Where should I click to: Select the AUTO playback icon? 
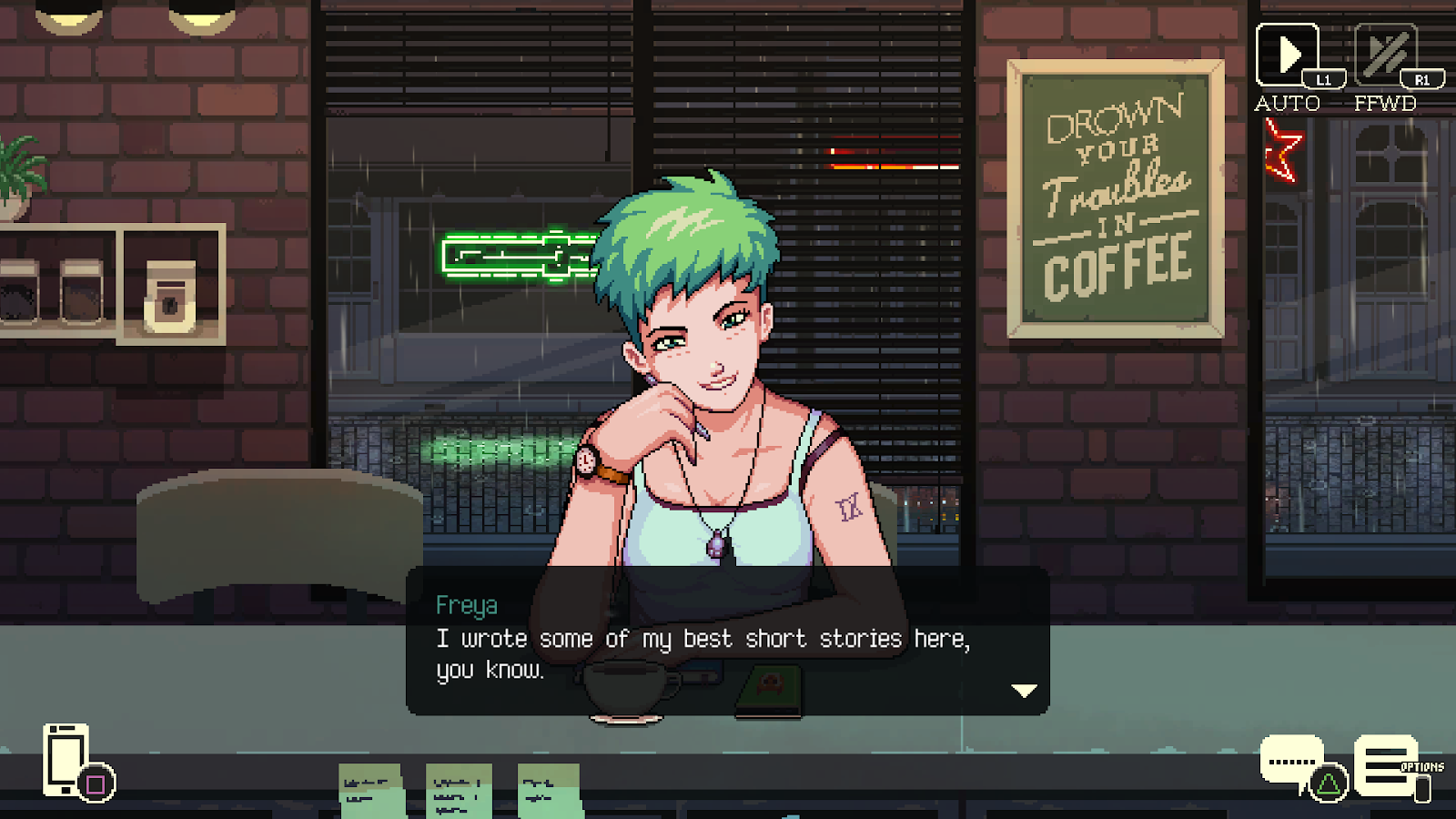click(1287, 55)
